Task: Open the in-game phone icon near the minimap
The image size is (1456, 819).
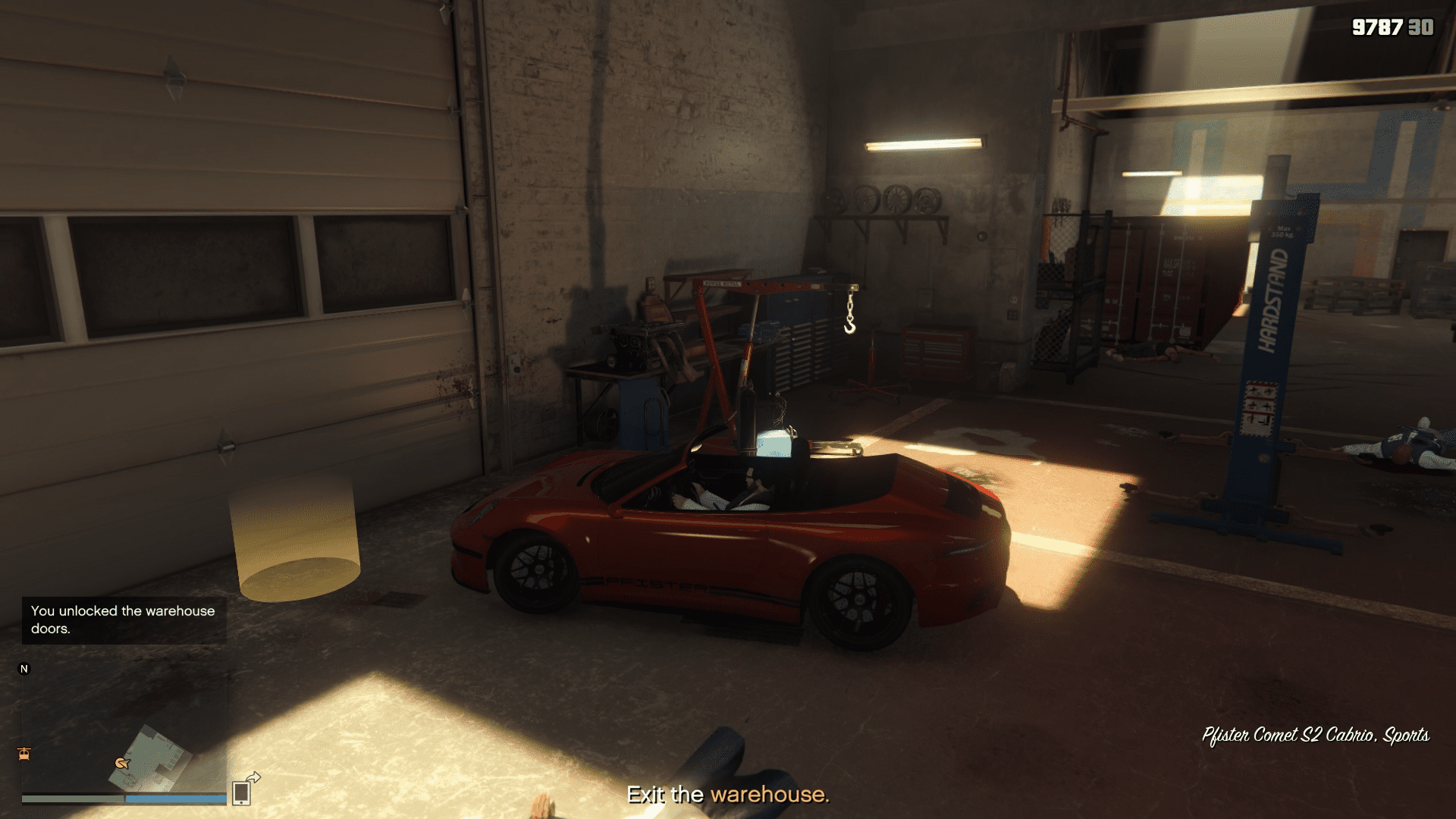Action: point(242,793)
